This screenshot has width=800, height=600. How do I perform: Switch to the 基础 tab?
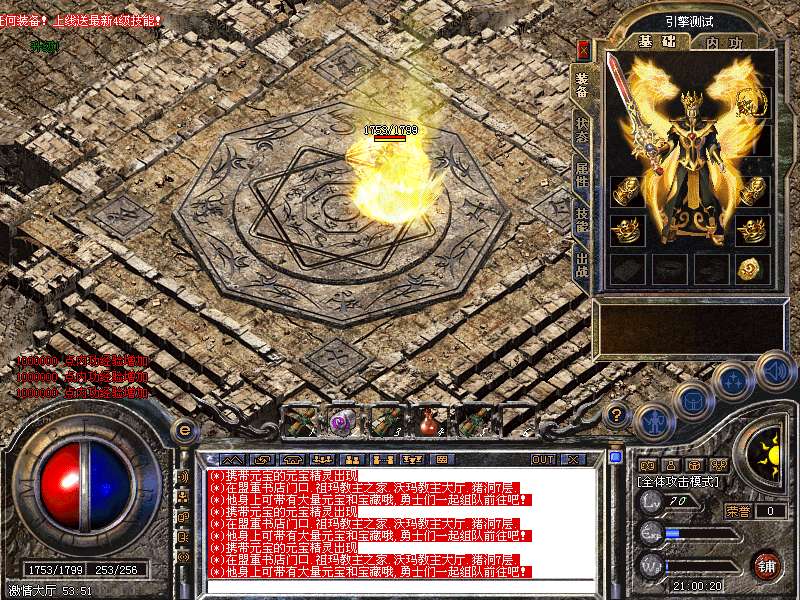tap(657, 42)
